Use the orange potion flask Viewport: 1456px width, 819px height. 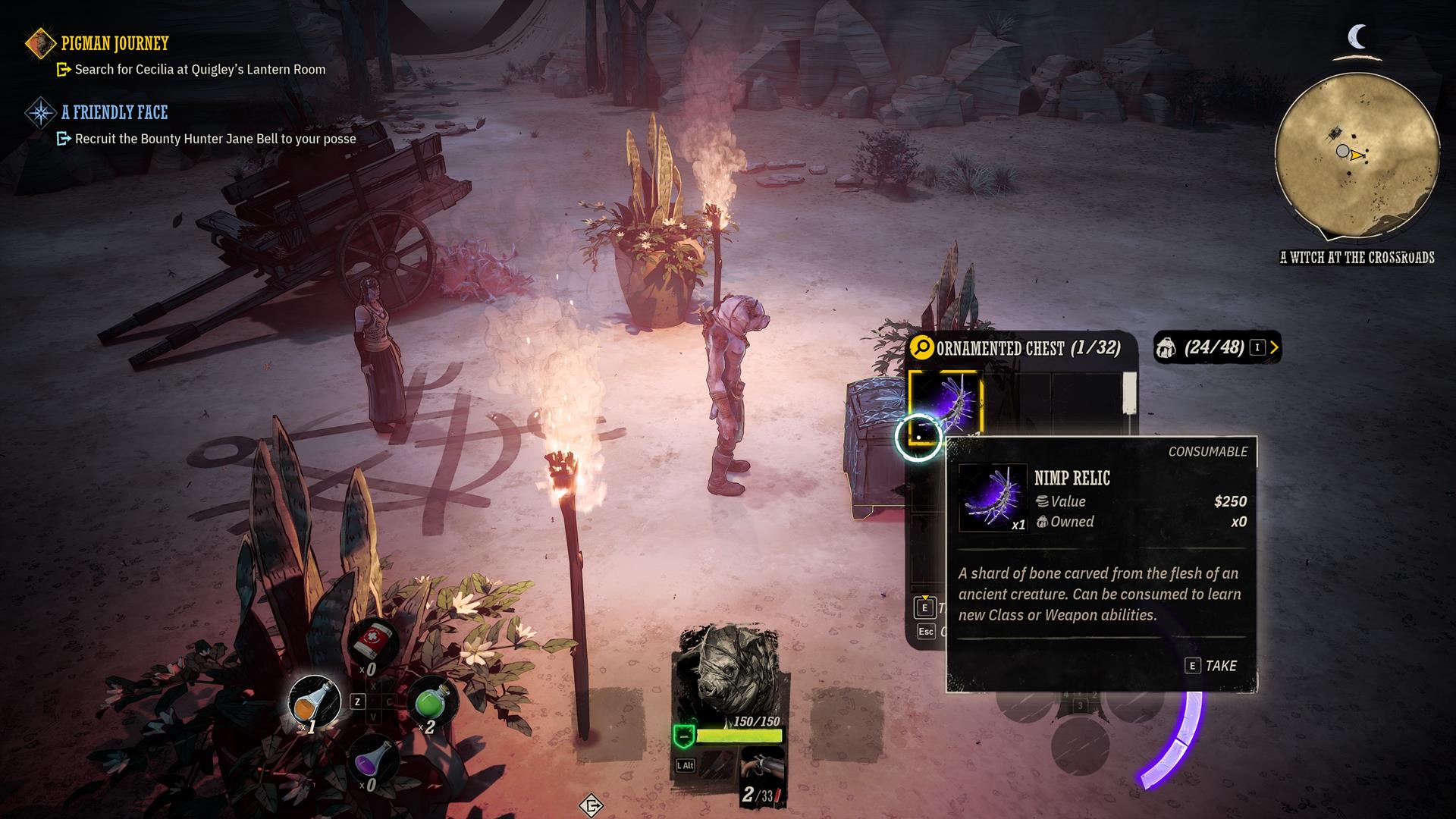pyautogui.click(x=315, y=701)
